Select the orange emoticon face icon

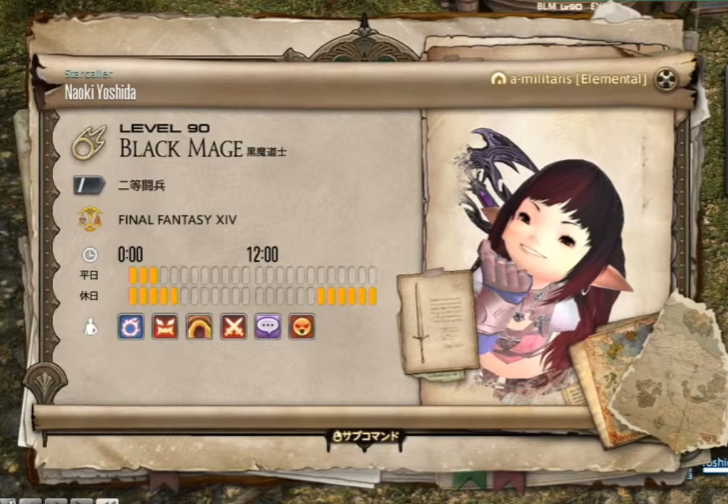[x=301, y=326]
